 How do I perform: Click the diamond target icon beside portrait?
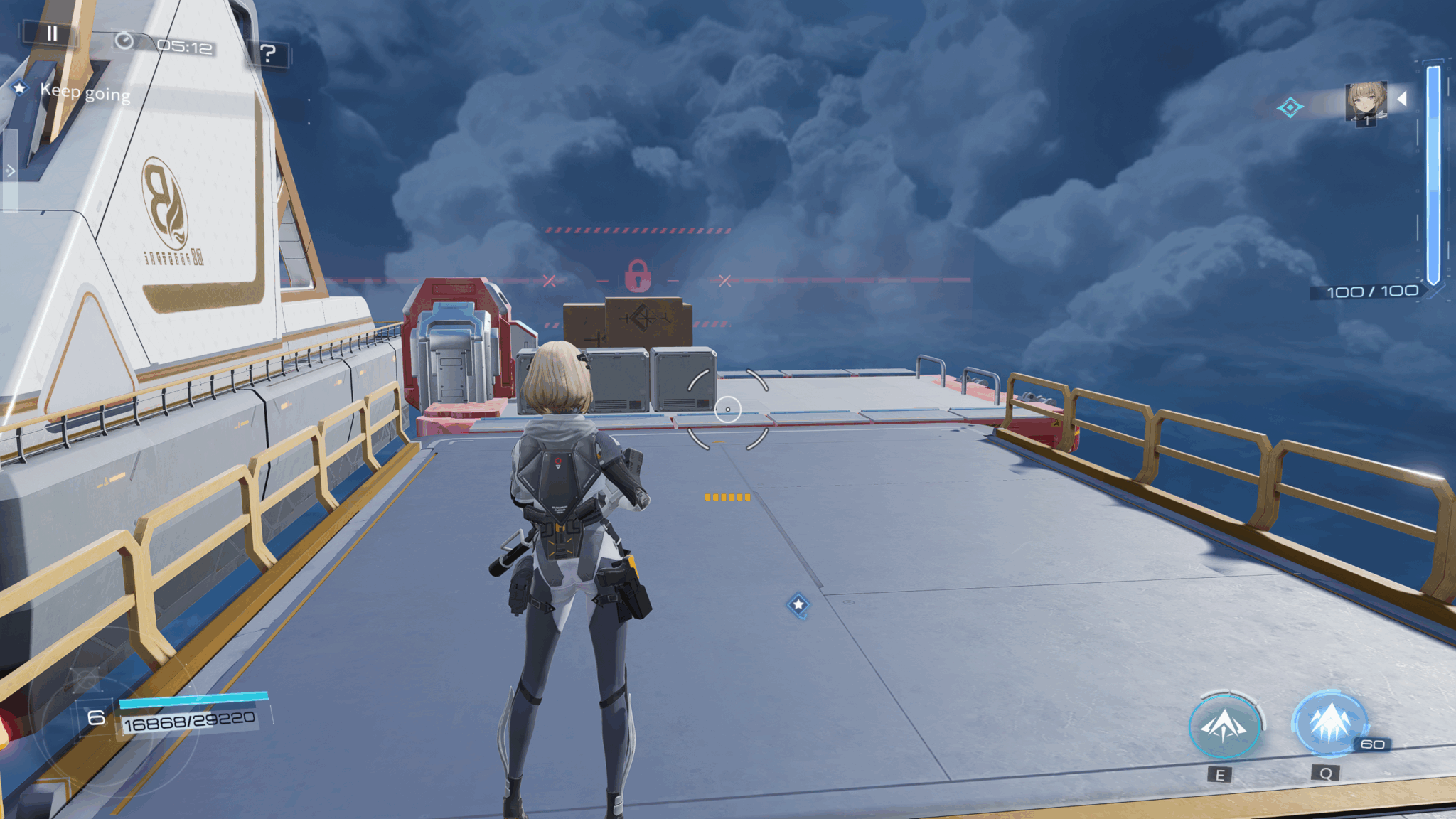(1289, 108)
